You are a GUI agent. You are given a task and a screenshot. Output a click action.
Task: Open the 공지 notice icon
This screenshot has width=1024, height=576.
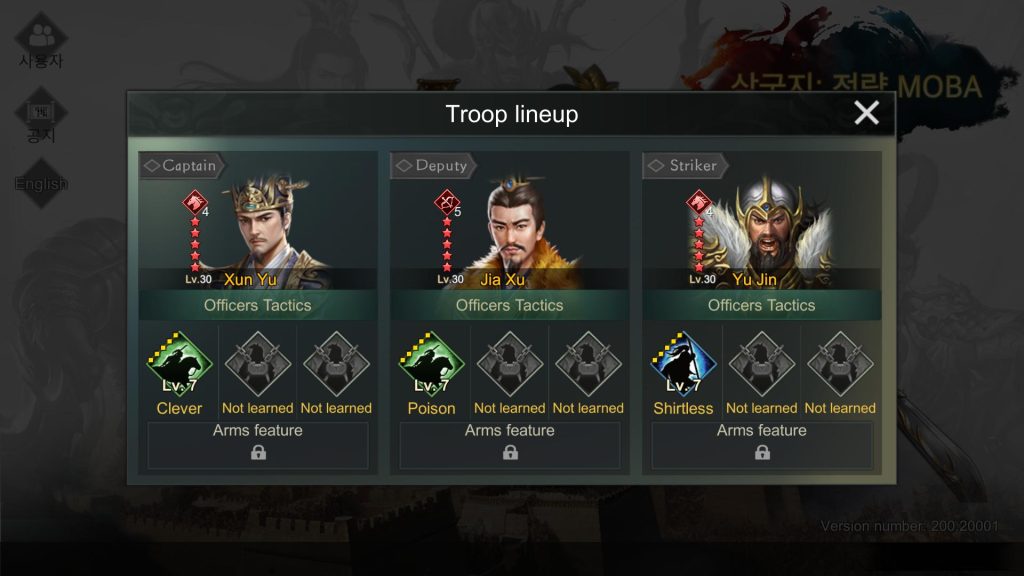coord(41,120)
